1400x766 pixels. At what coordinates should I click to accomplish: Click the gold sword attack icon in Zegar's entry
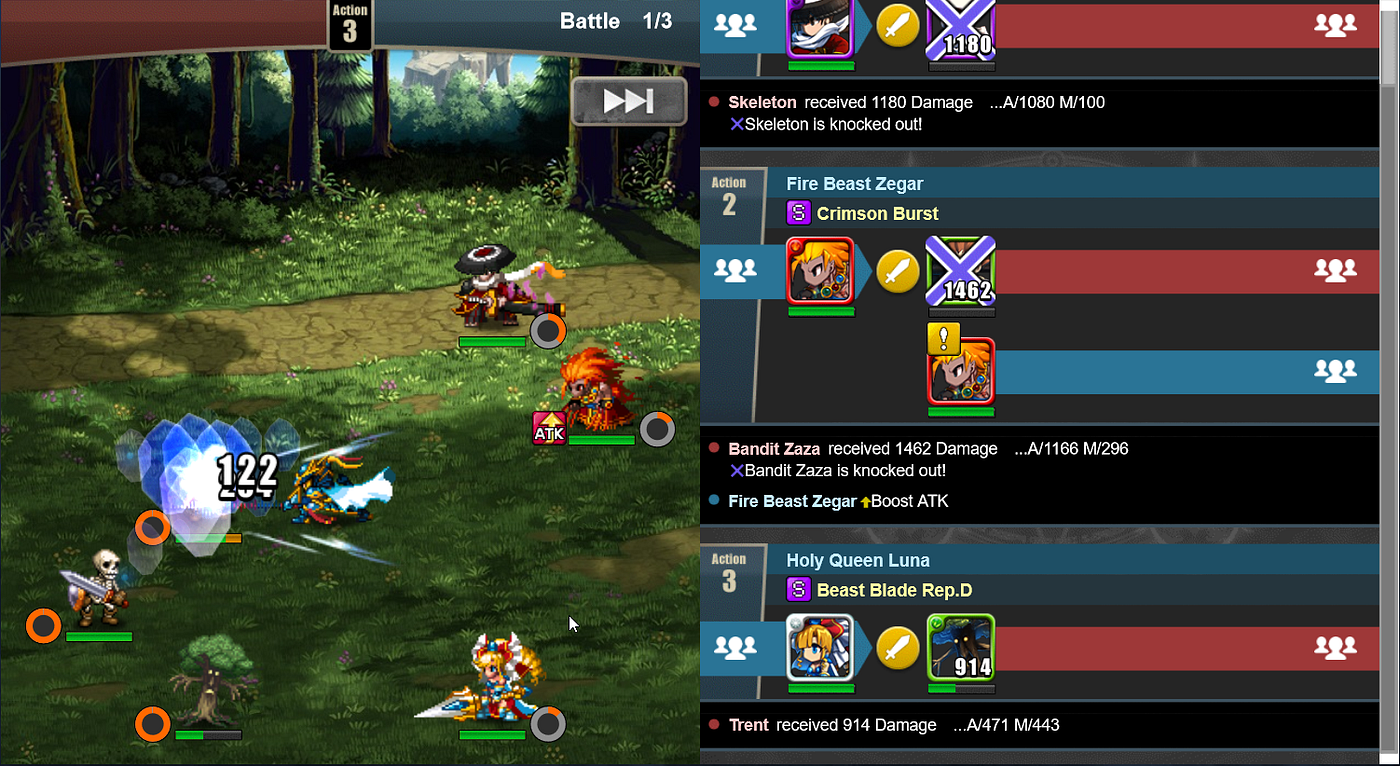[x=897, y=271]
